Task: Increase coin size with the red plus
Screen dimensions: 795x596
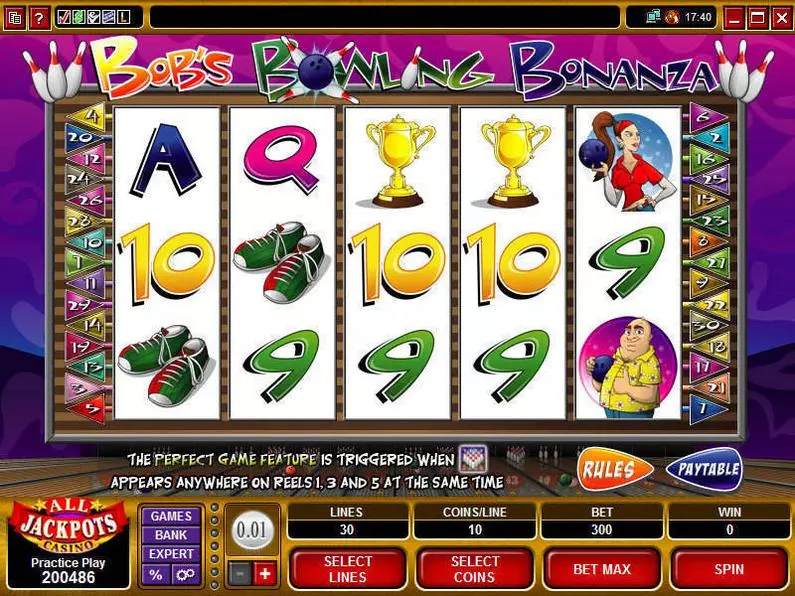Action: [265, 573]
